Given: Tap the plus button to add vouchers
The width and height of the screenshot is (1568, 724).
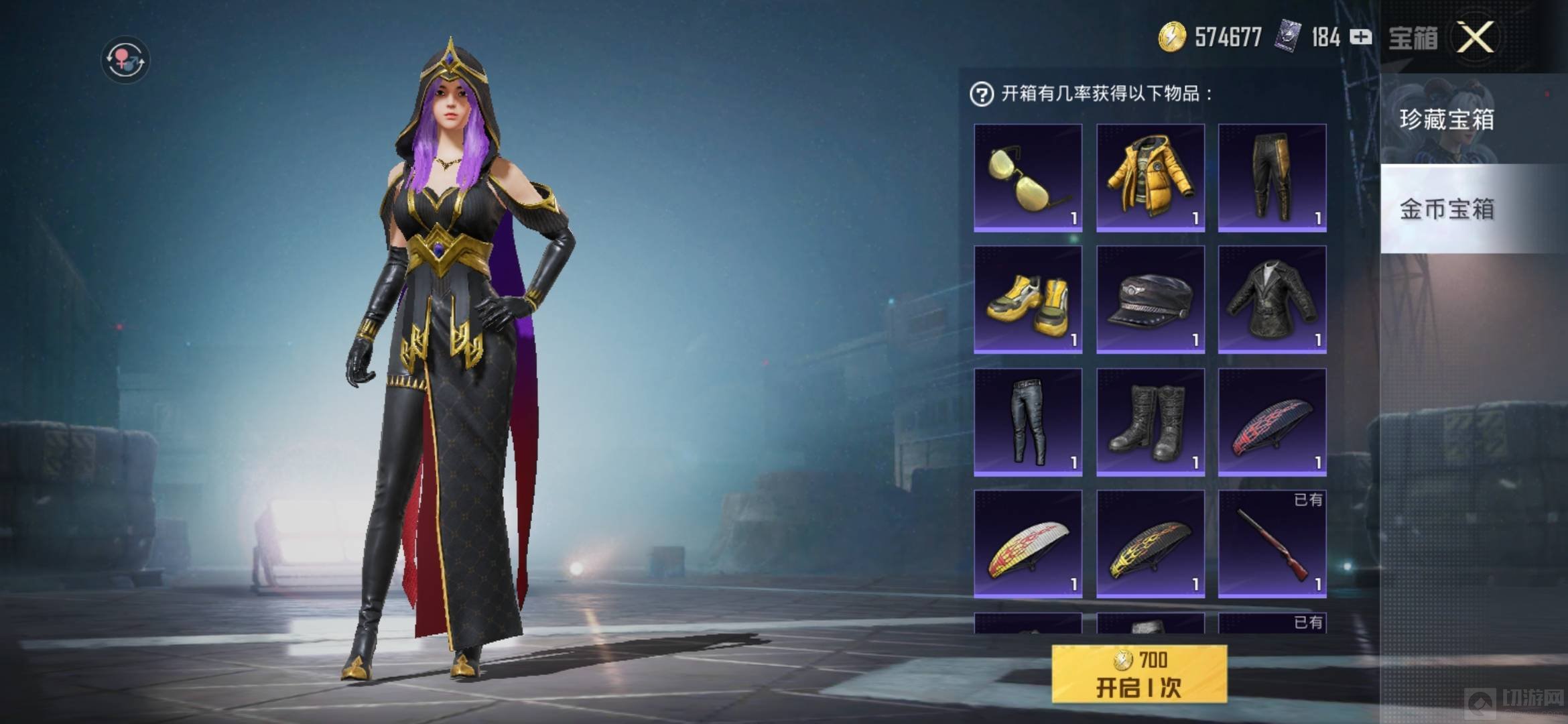Looking at the screenshot, I should tap(1360, 37).
